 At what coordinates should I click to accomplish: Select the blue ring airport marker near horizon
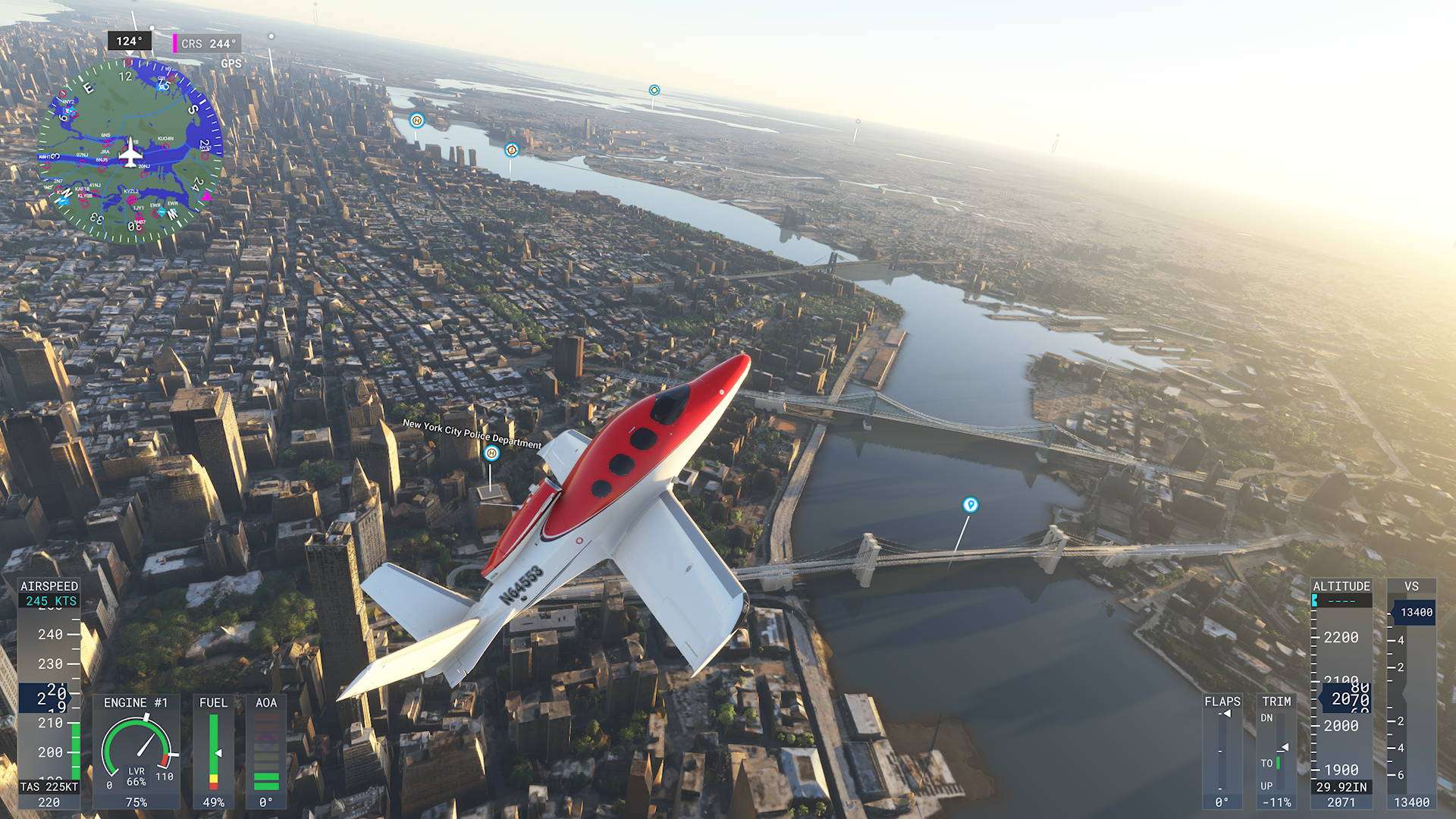[x=654, y=90]
